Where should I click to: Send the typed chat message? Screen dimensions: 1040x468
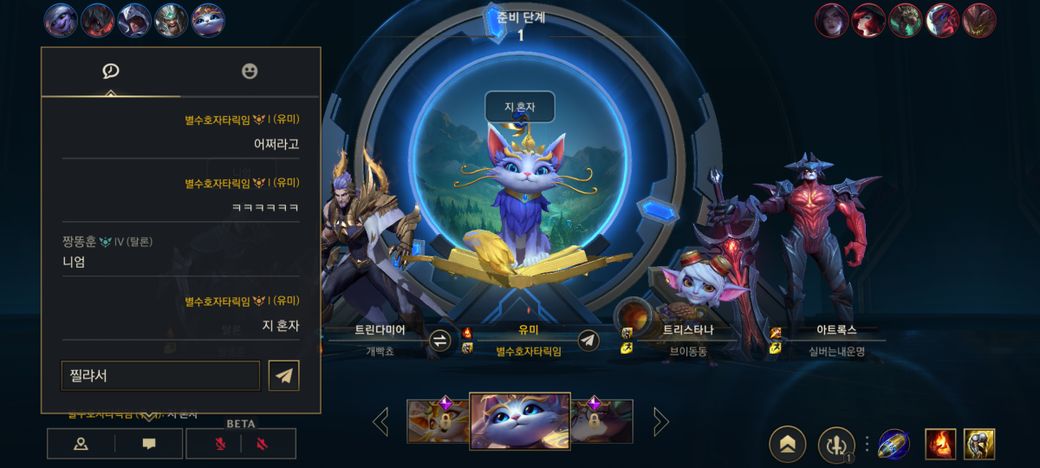click(x=284, y=376)
